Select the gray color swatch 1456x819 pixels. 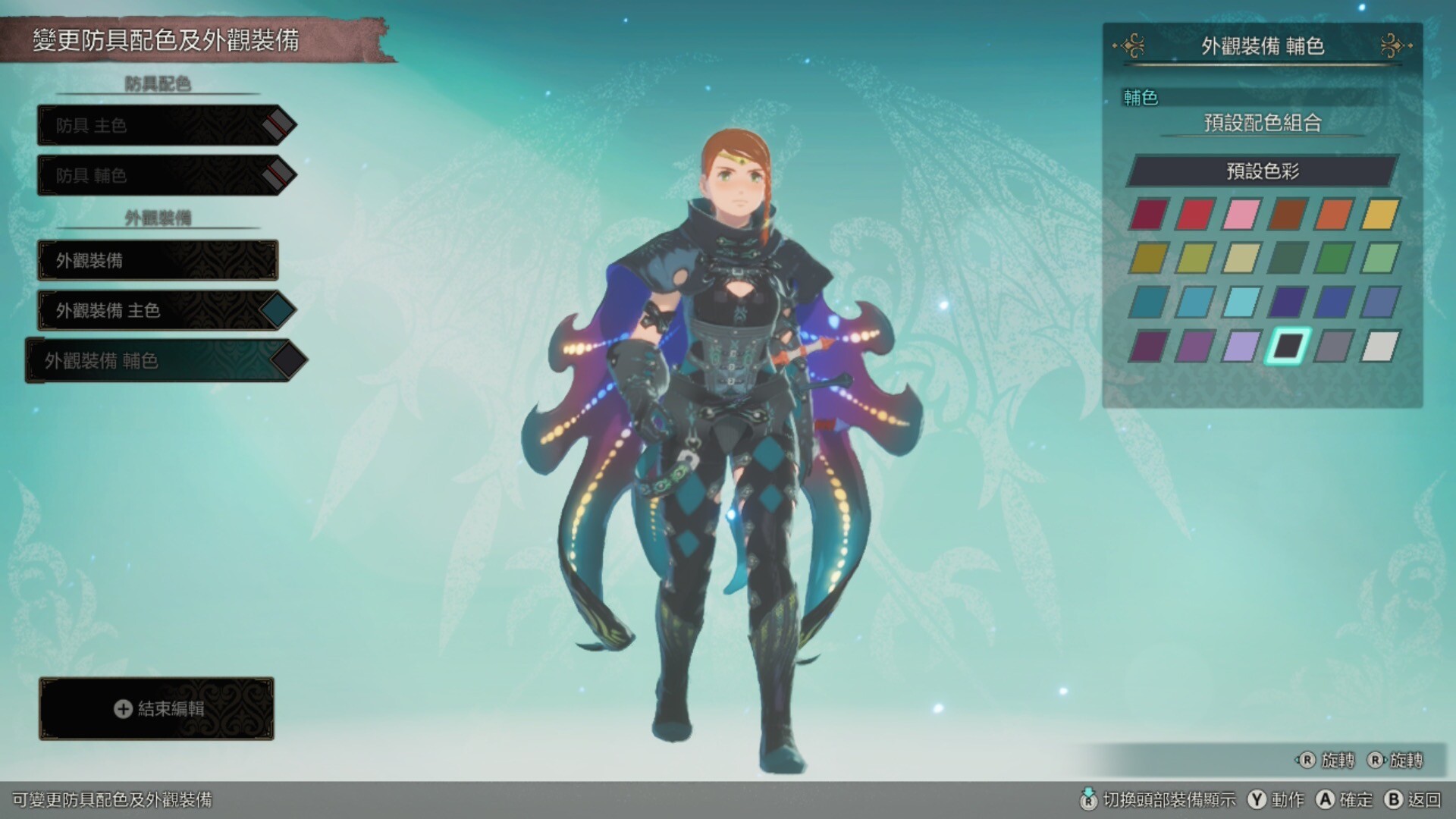(1333, 347)
